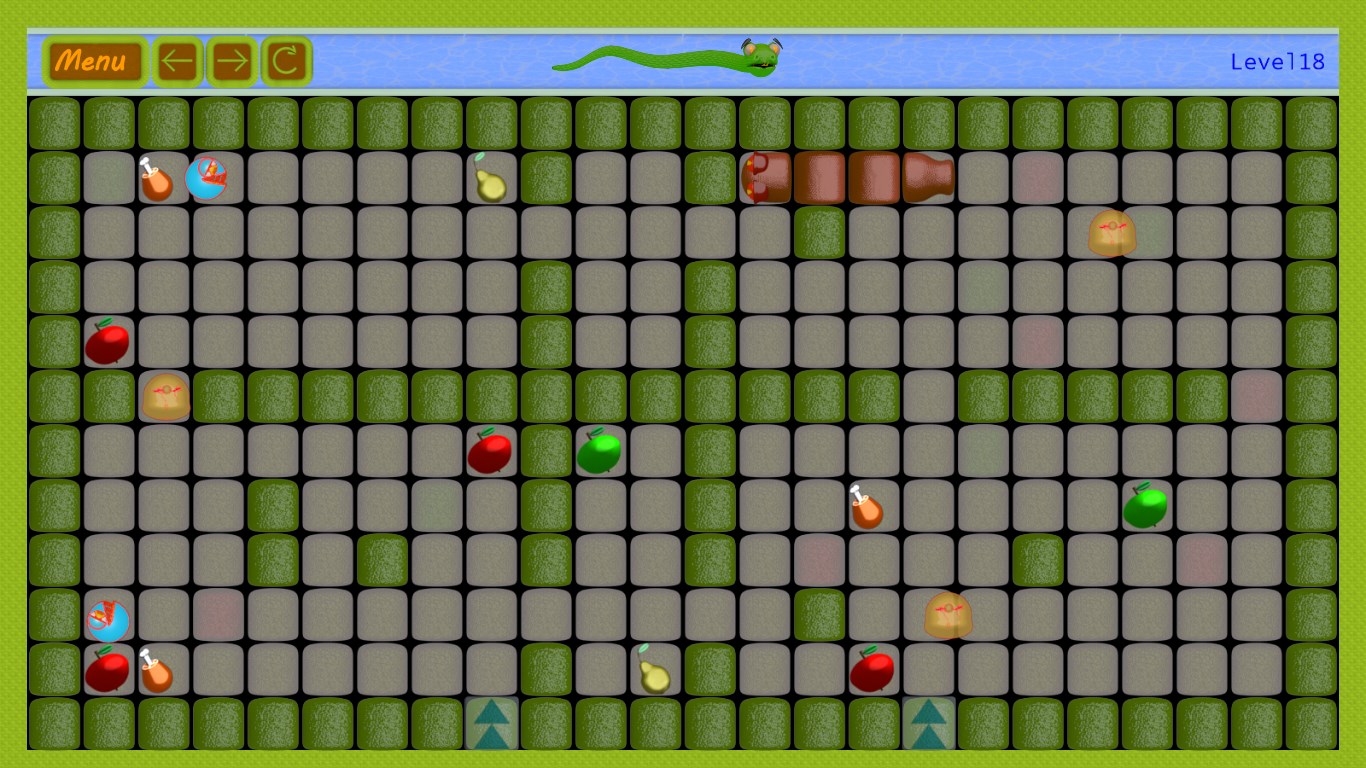Restart level with circular arrow button
Screen dimensions: 1366x768
tap(286, 62)
